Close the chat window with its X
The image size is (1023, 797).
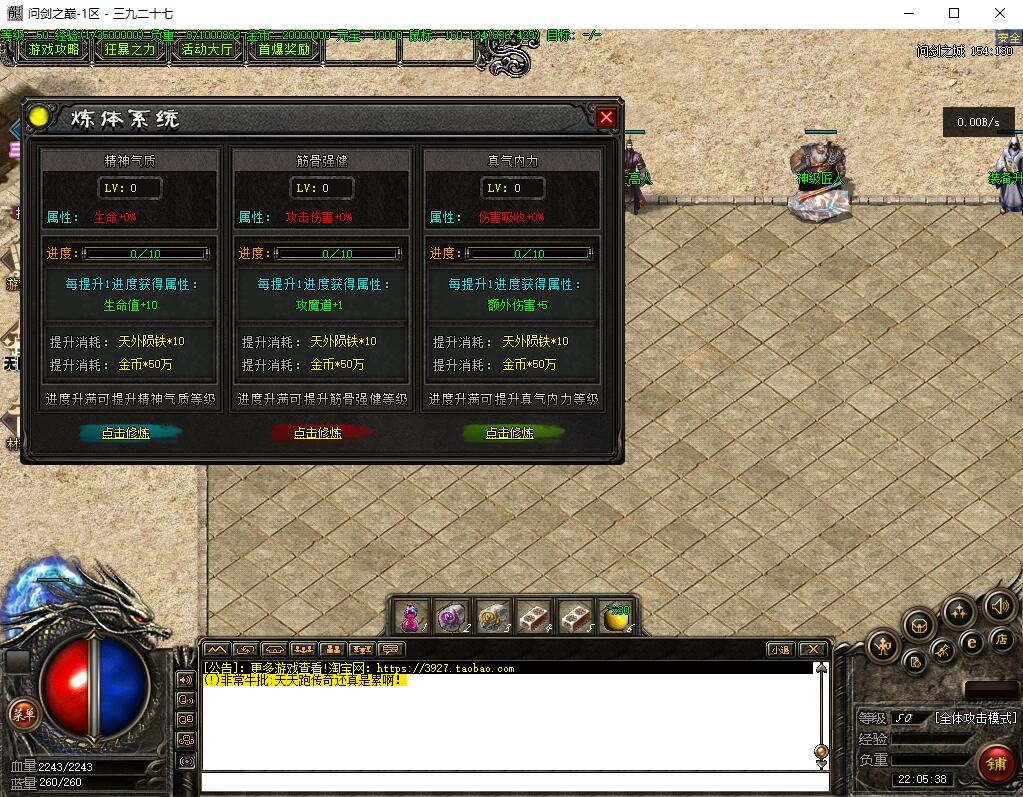point(813,649)
